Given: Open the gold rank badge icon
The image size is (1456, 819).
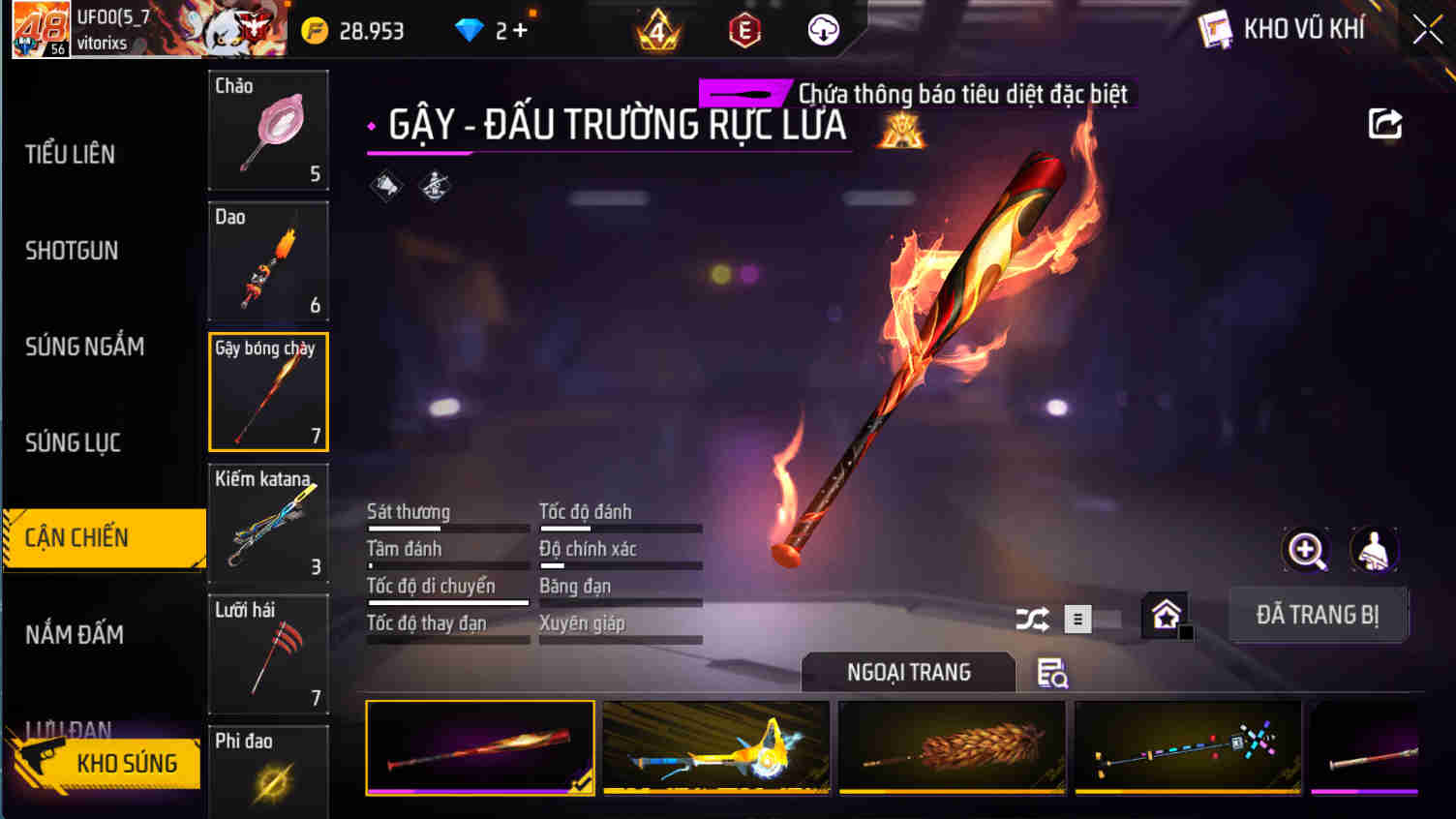Looking at the screenshot, I should click(x=657, y=30).
